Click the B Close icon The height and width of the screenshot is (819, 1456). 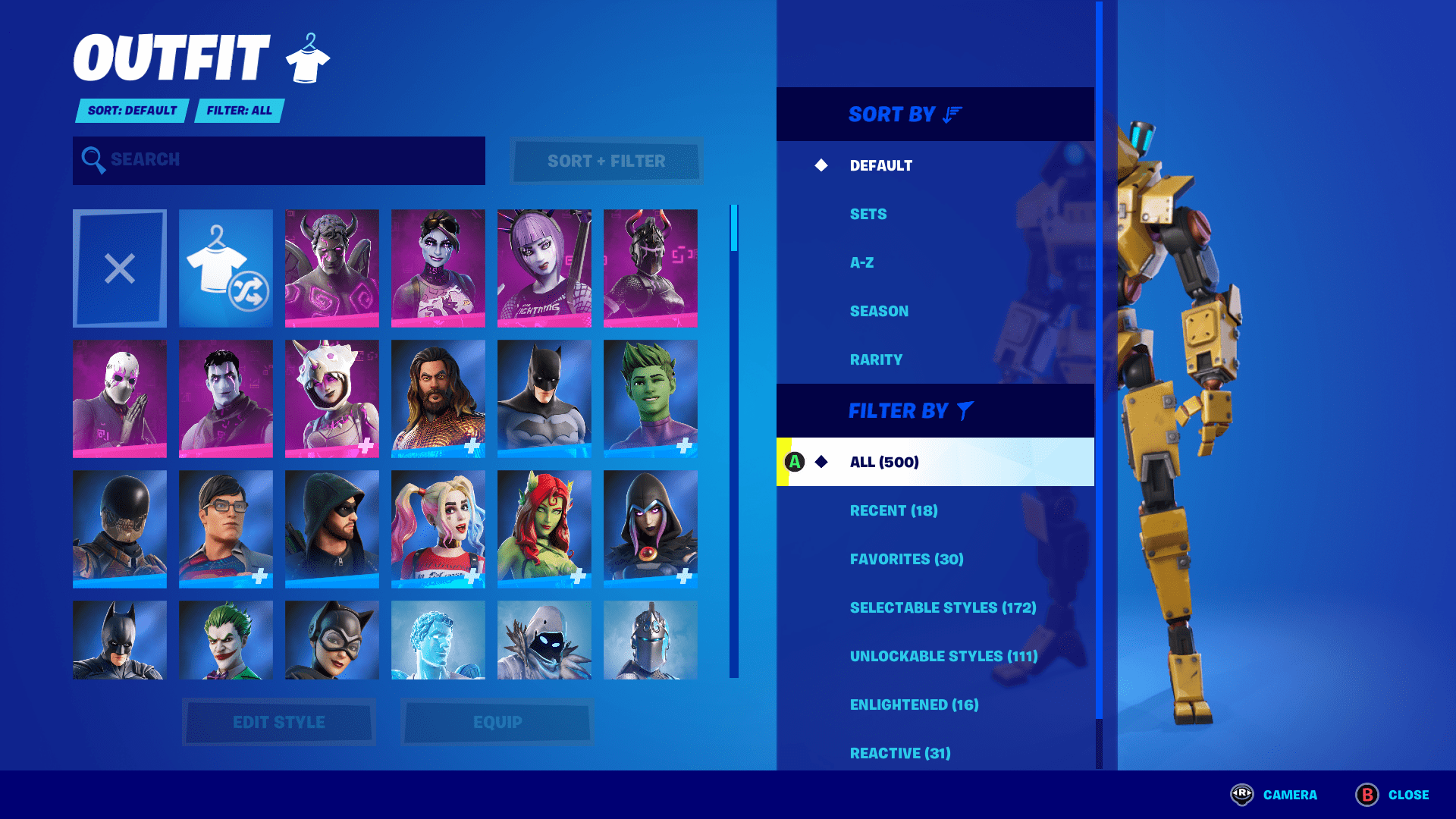coord(1369,795)
